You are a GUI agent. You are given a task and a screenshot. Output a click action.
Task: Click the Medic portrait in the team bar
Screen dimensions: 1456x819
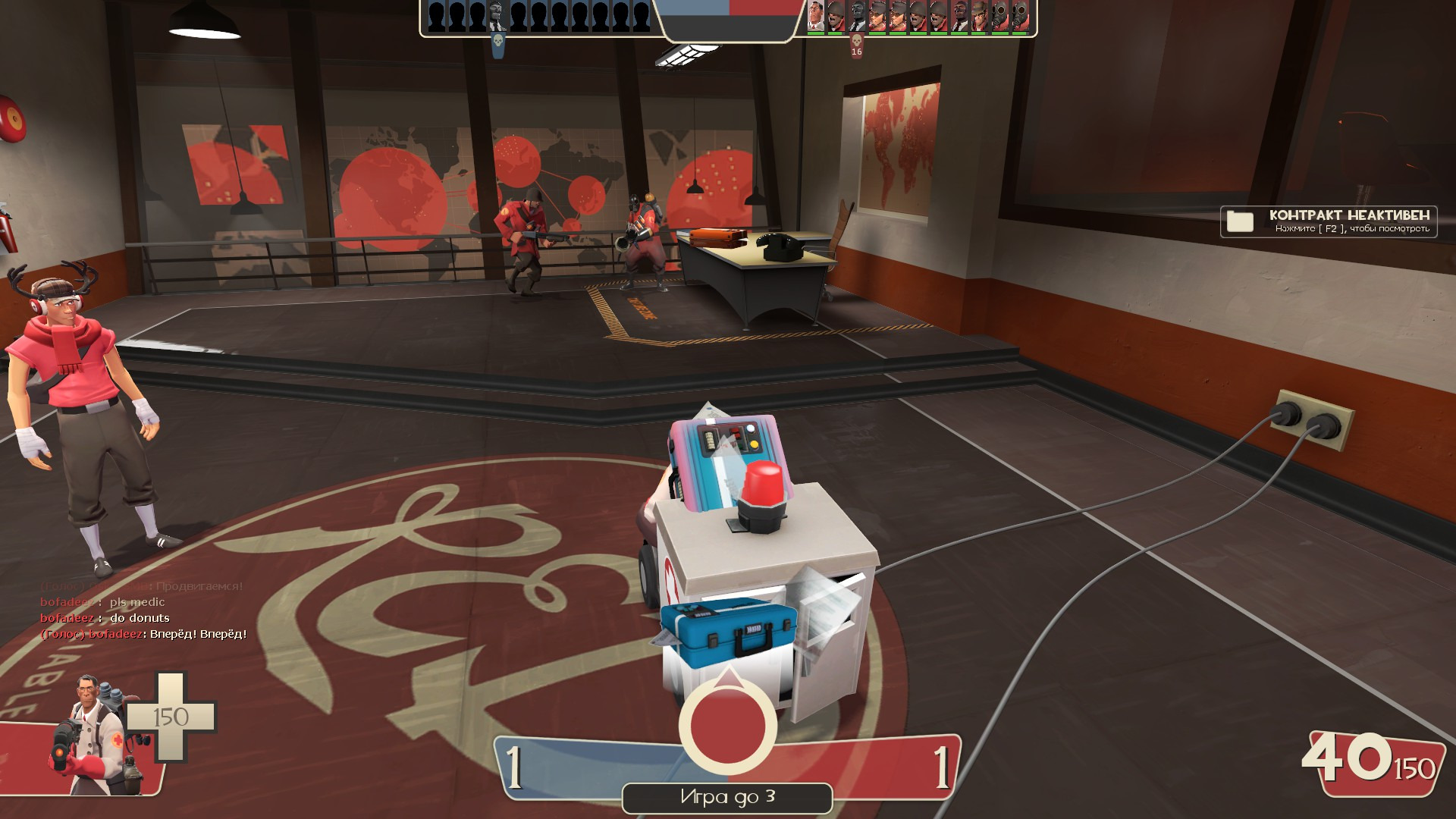pos(815,16)
